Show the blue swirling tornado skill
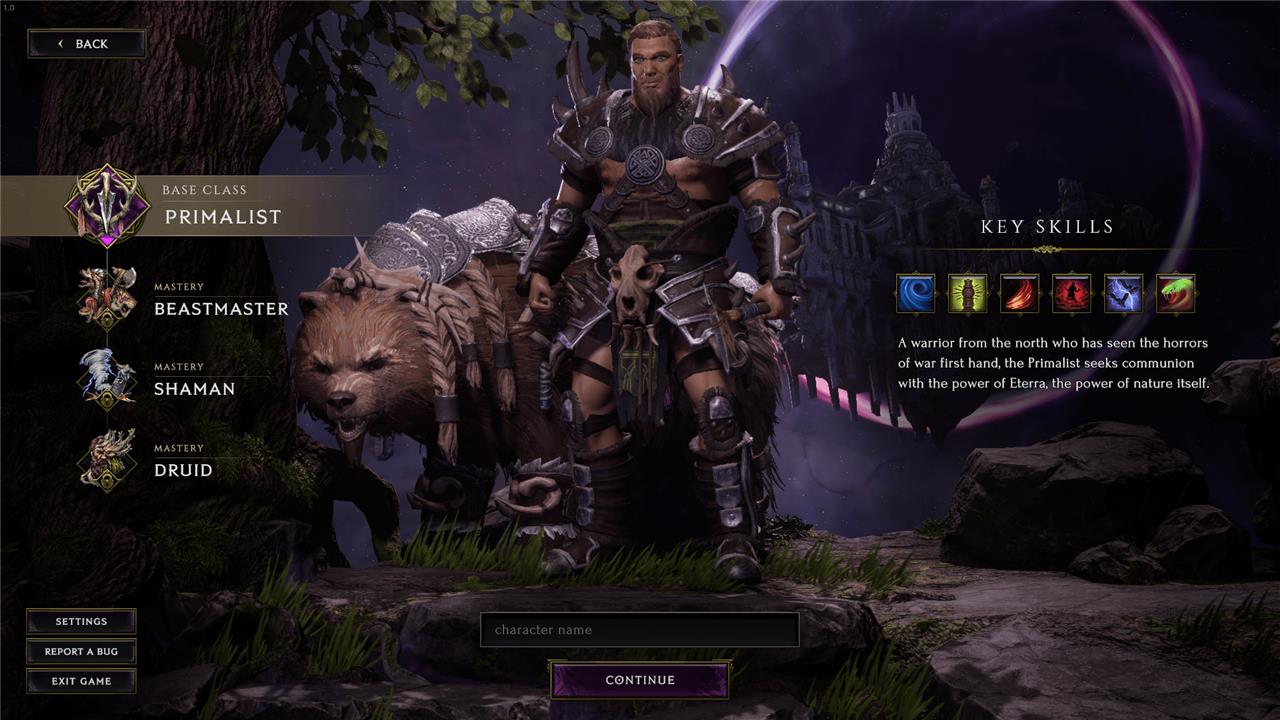This screenshot has height=720, width=1280. tap(916, 294)
